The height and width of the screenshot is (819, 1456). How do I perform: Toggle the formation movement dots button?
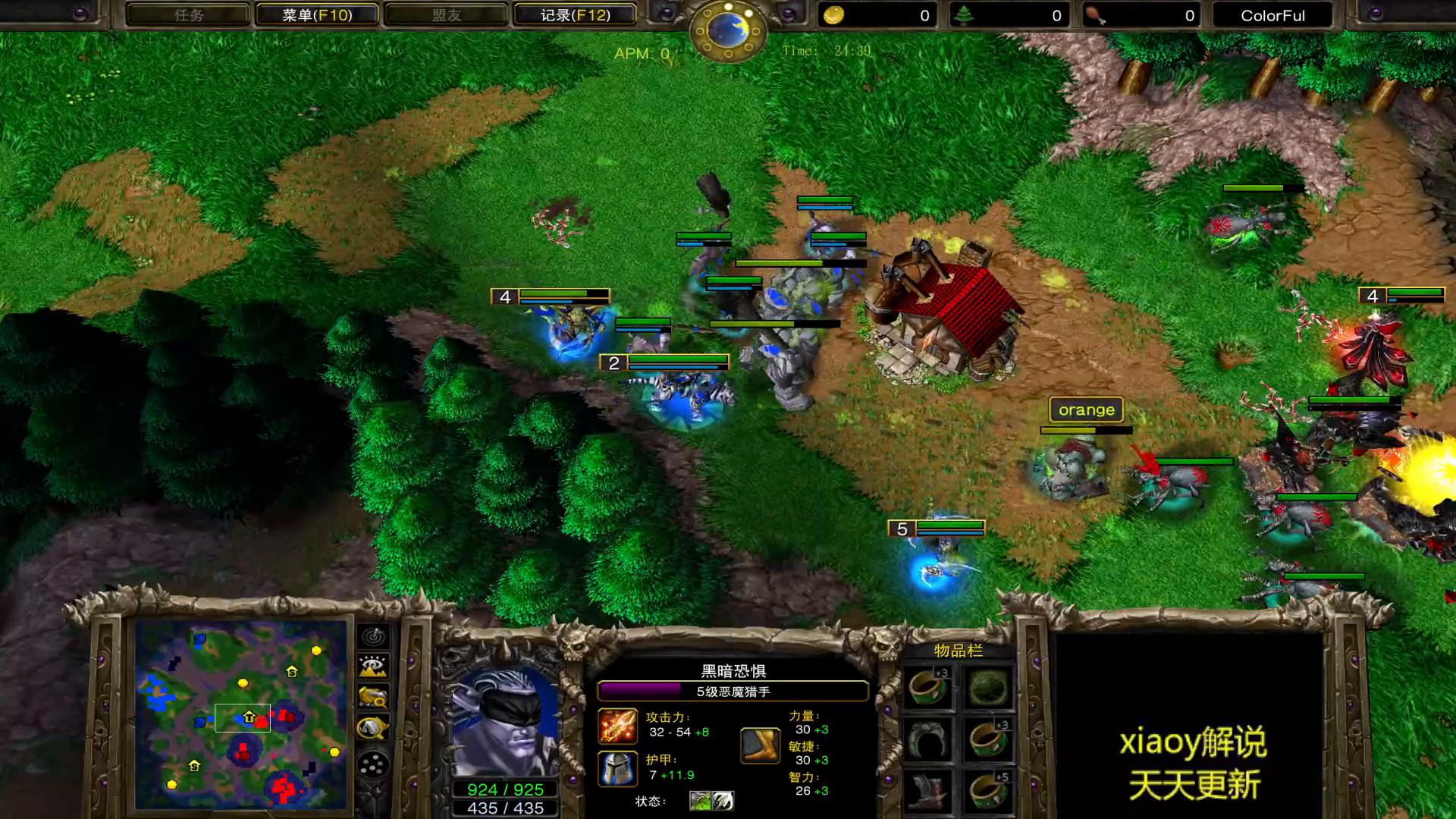tap(373, 765)
